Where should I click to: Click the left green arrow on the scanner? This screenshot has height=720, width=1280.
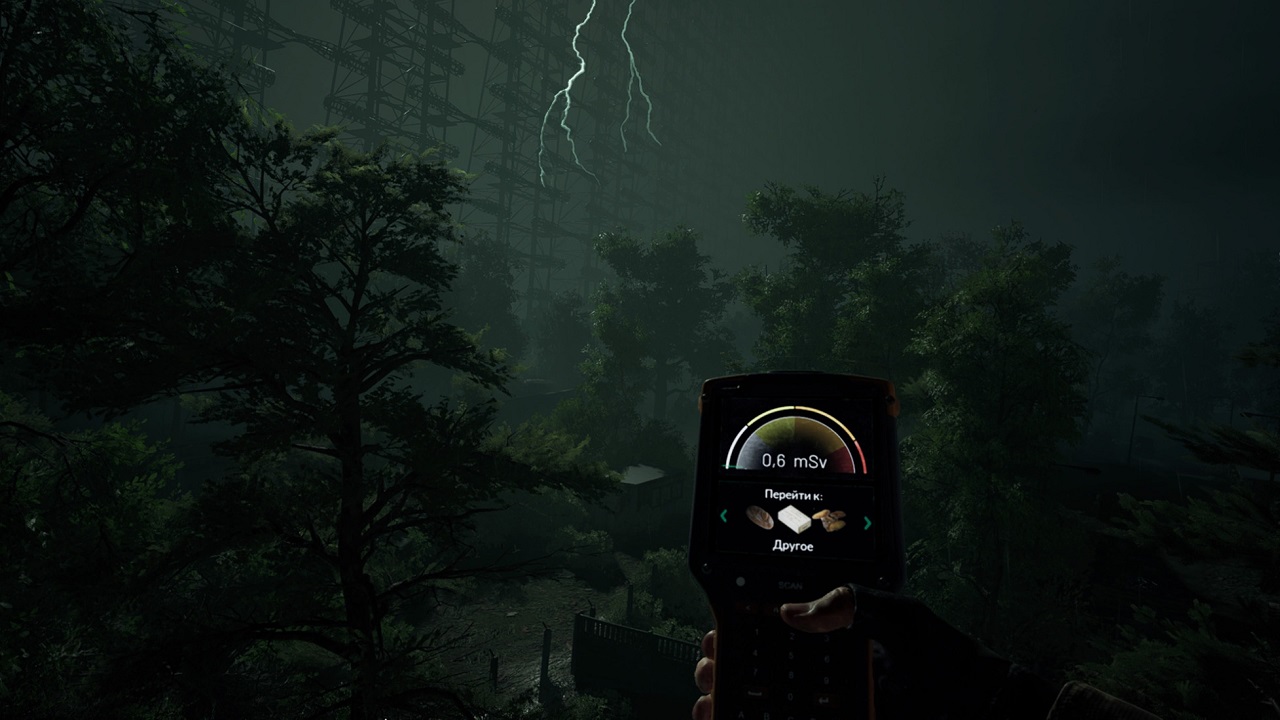pos(723,516)
